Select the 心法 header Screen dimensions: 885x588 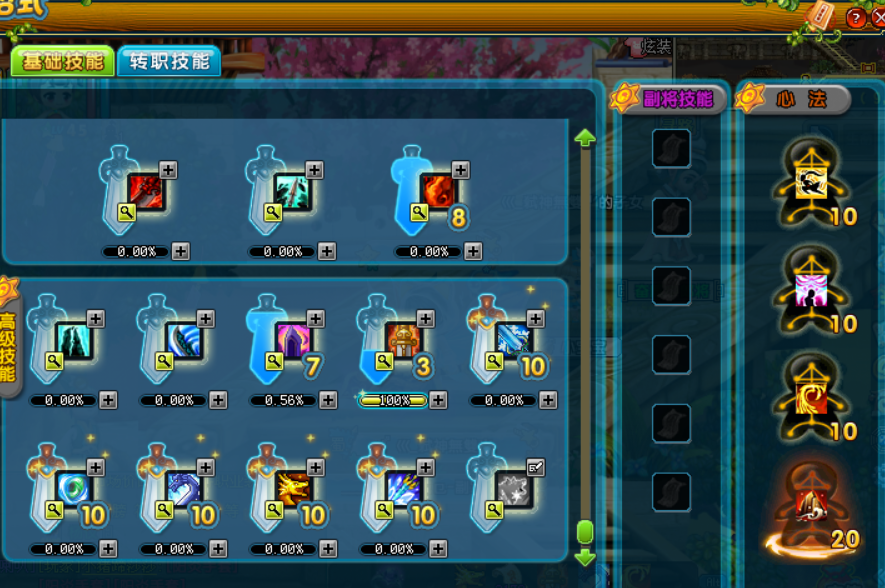tap(795, 99)
